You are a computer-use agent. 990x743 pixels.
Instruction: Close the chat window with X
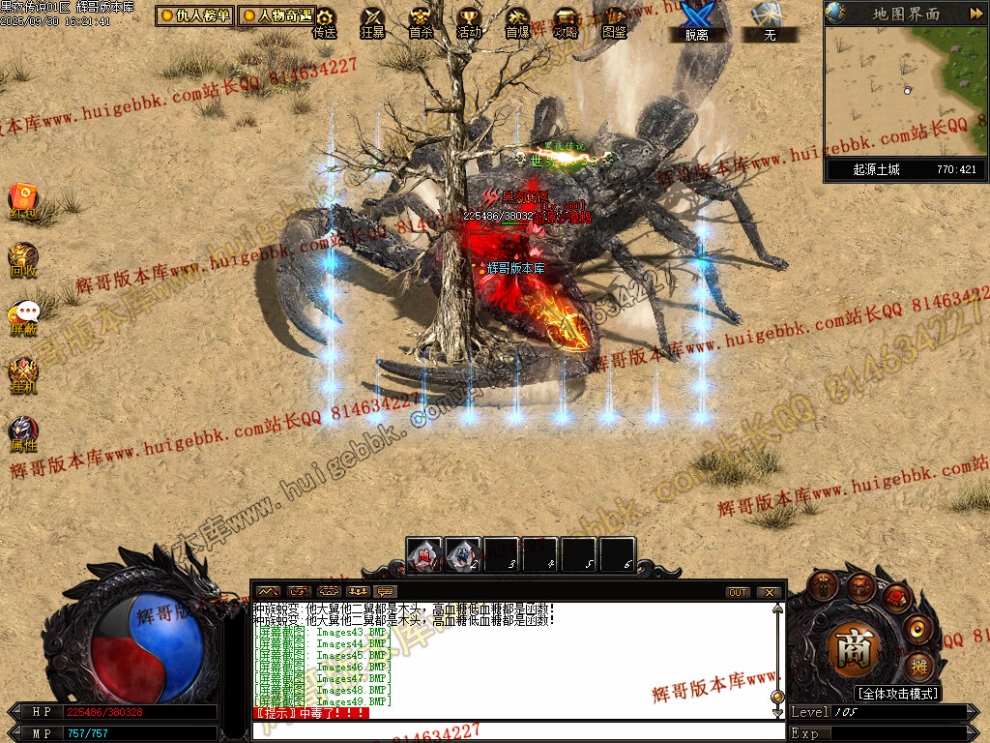tap(768, 592)
